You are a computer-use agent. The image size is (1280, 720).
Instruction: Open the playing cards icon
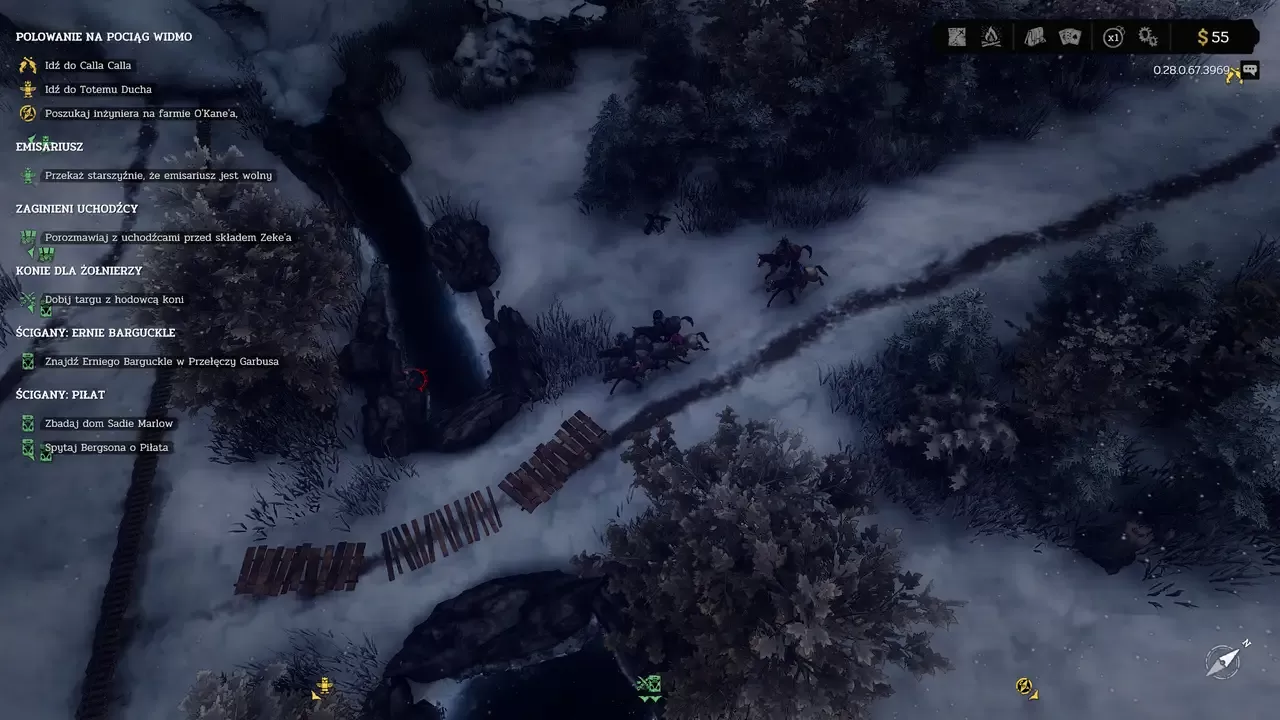pyautogui.click(x=1070, y=37)
